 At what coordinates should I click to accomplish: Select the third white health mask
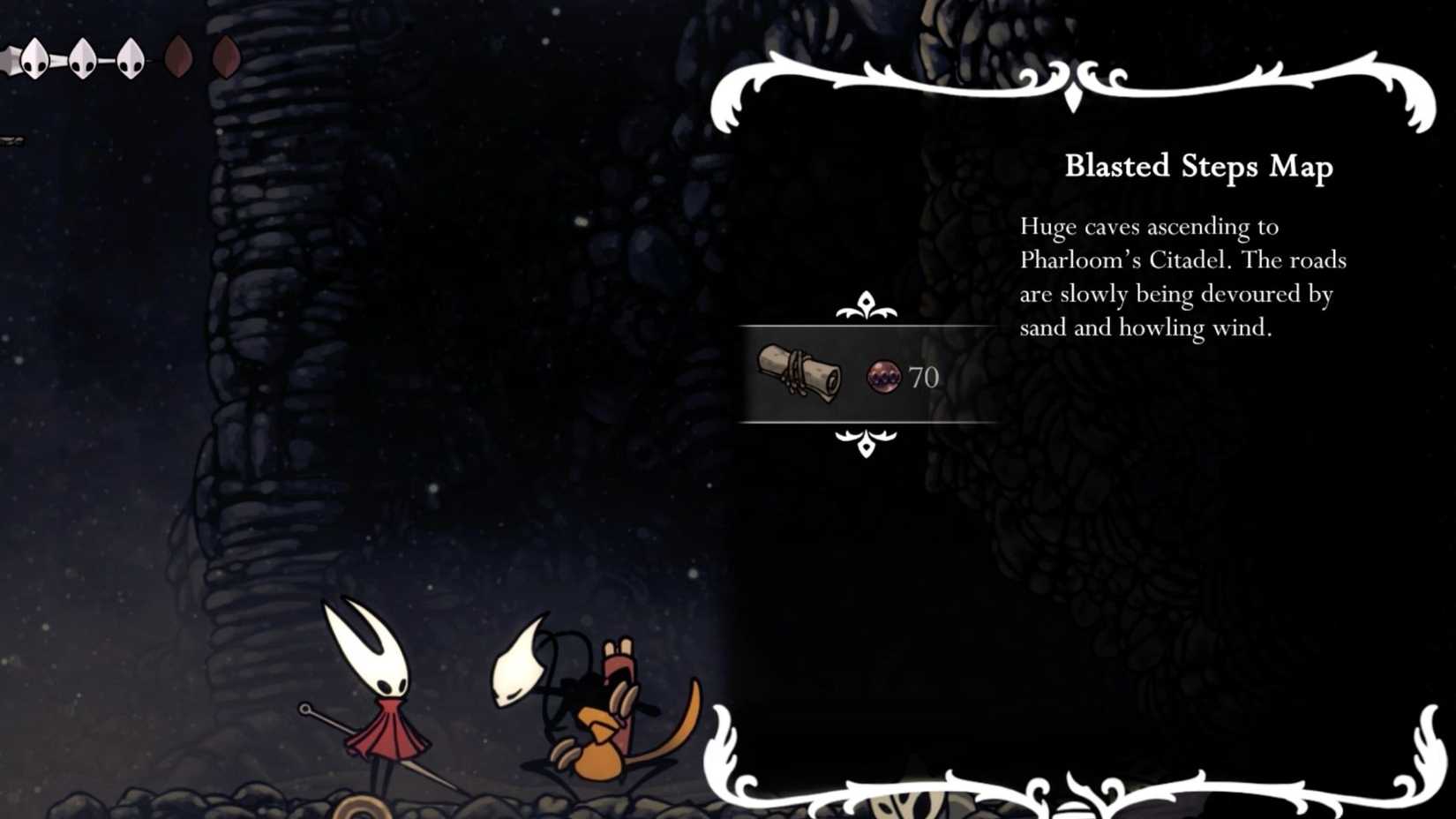(x=130, y=58)
